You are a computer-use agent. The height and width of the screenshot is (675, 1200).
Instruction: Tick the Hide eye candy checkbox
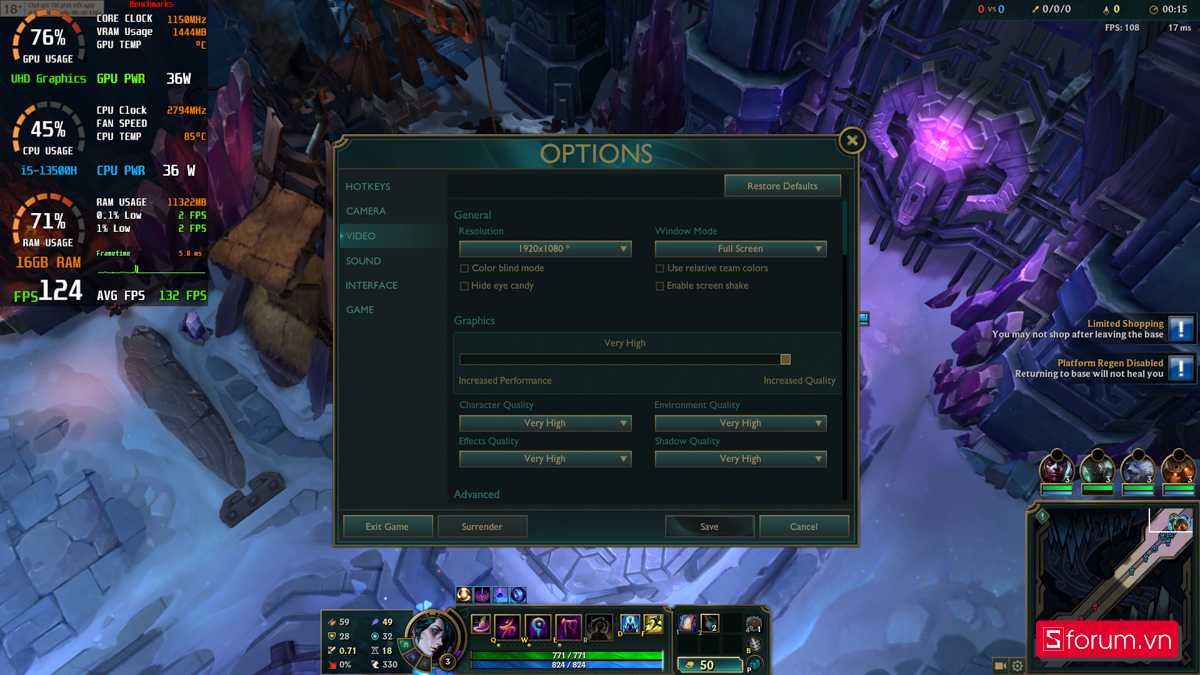[464, 286]
